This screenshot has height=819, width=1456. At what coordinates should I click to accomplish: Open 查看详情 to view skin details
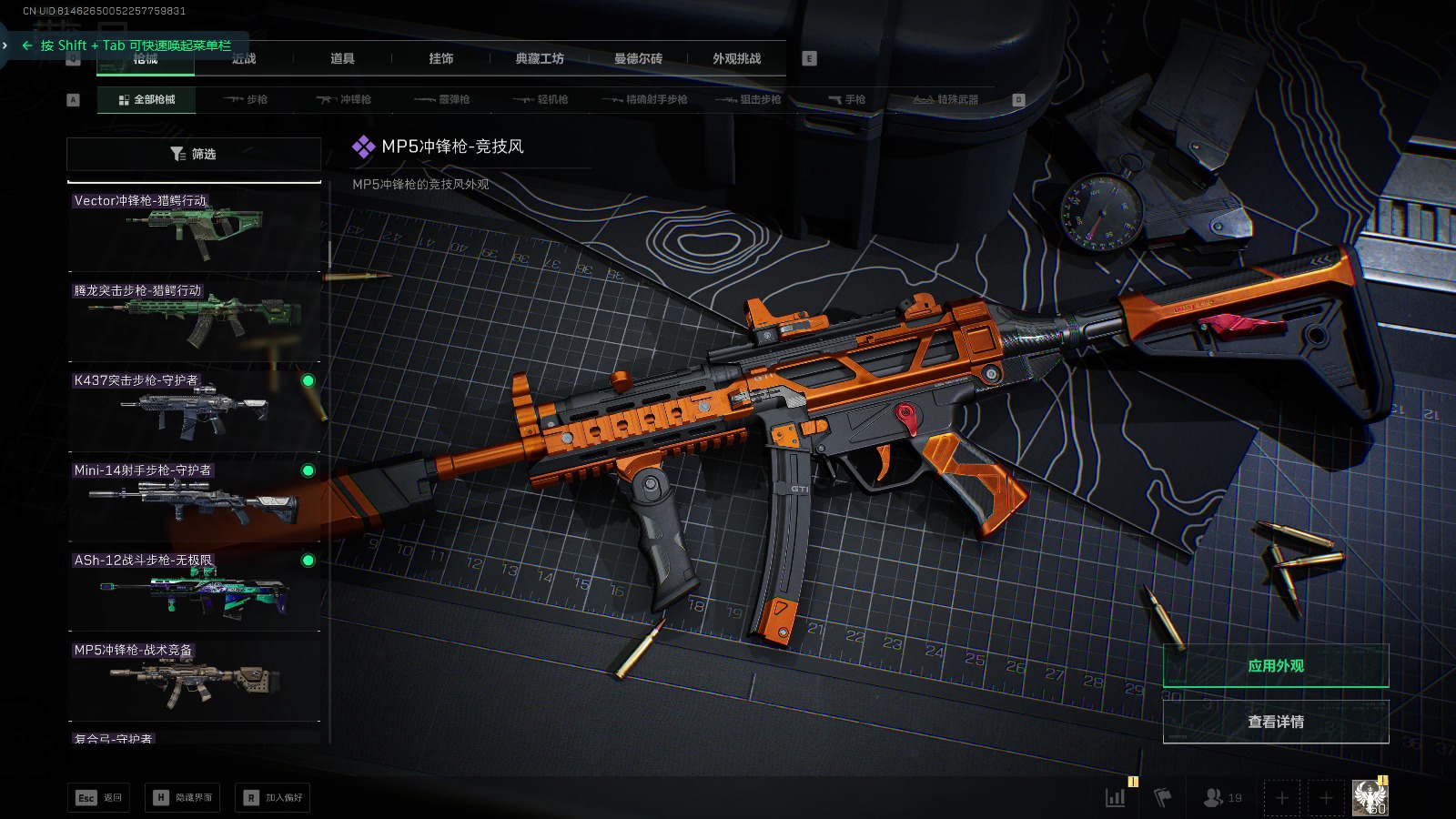click(x=1275, y=722)
